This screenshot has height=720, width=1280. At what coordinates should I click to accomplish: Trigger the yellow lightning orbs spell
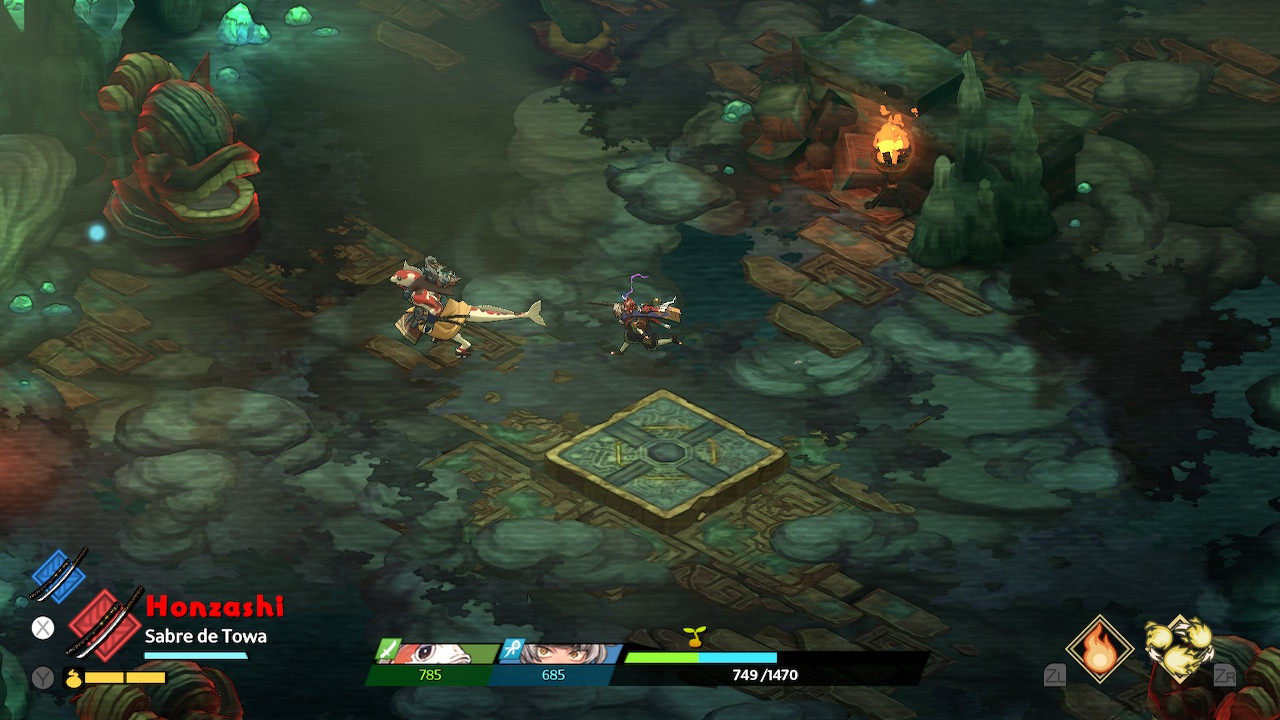click(x=1179, y=647)
